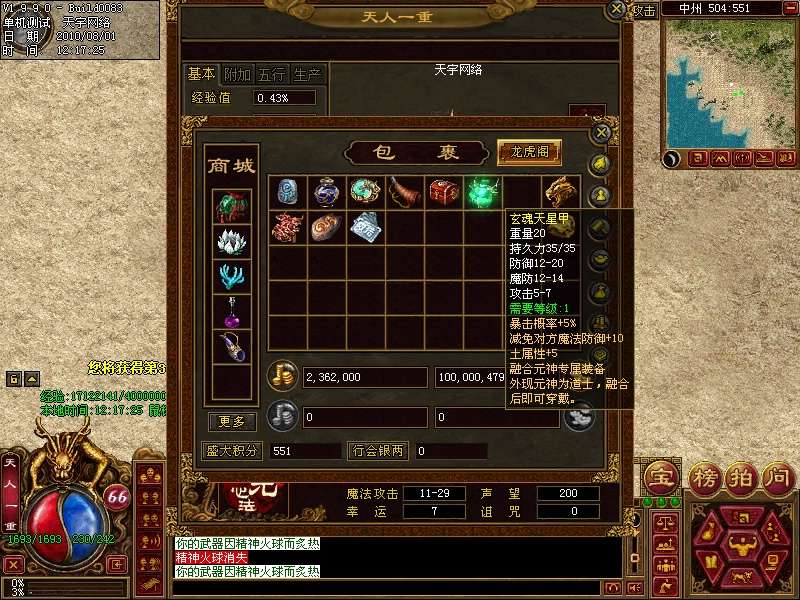Pick the blue potion bottle item
Image resolution: width=800 pixels, height=600 pixels.
[325, 192]
